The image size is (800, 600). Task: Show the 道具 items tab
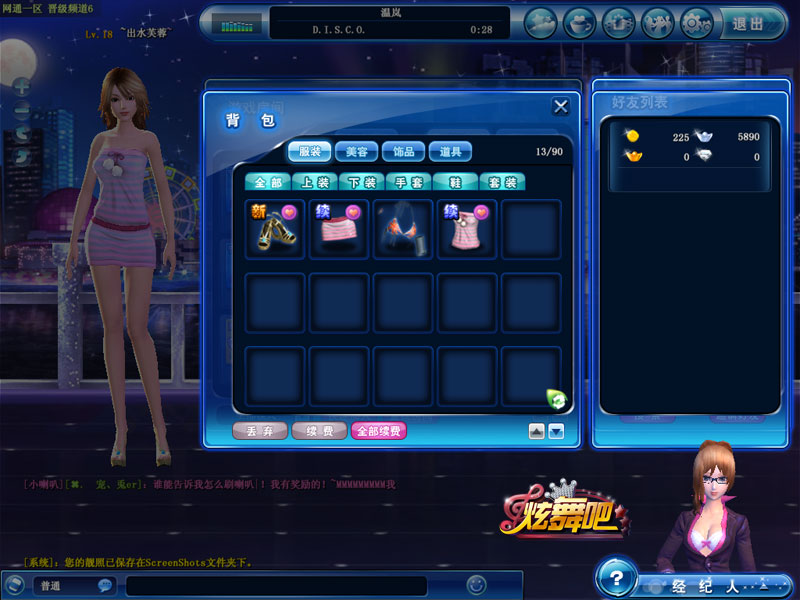(451, 152)
